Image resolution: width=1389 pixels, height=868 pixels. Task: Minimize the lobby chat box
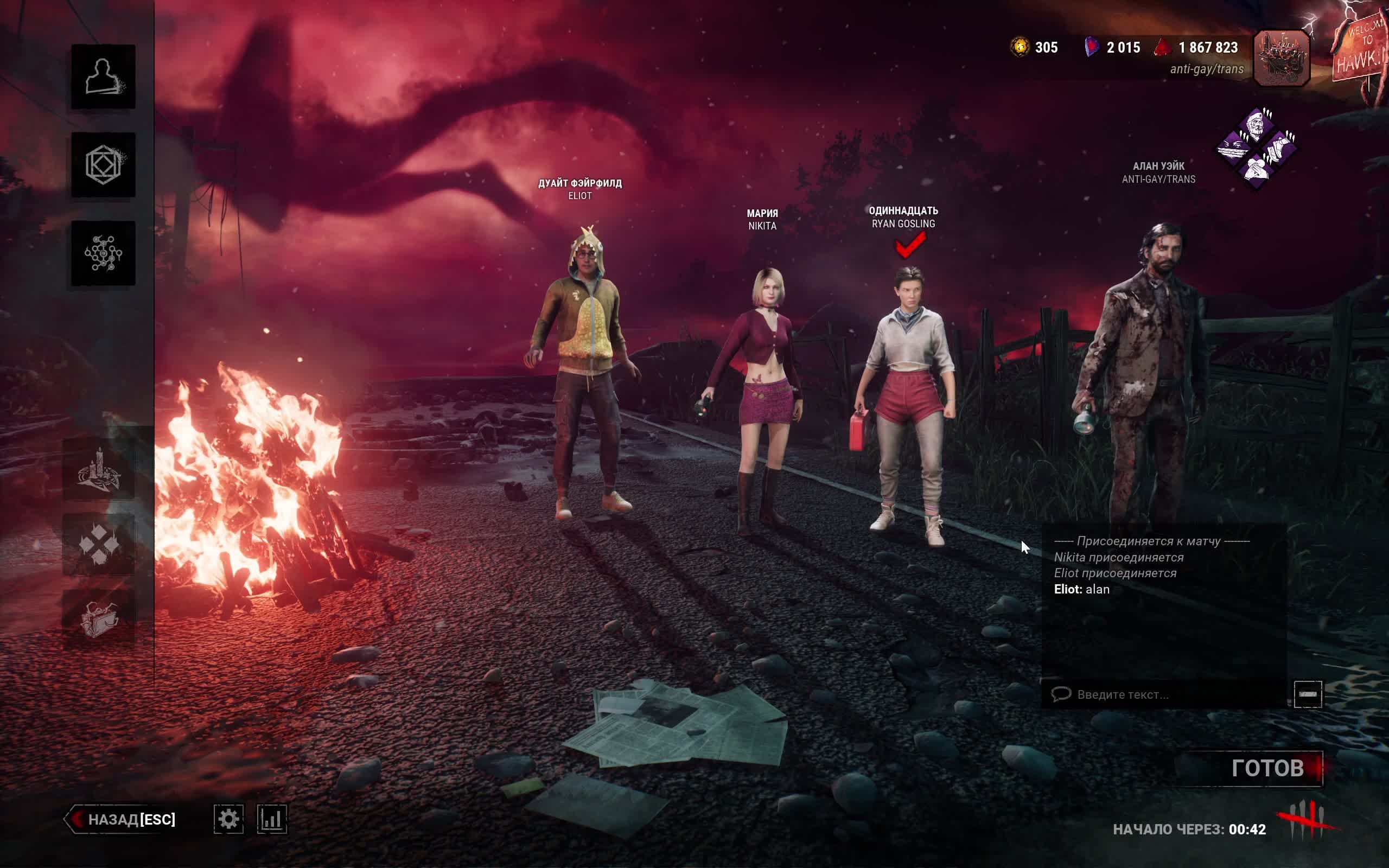[1308, 694]
